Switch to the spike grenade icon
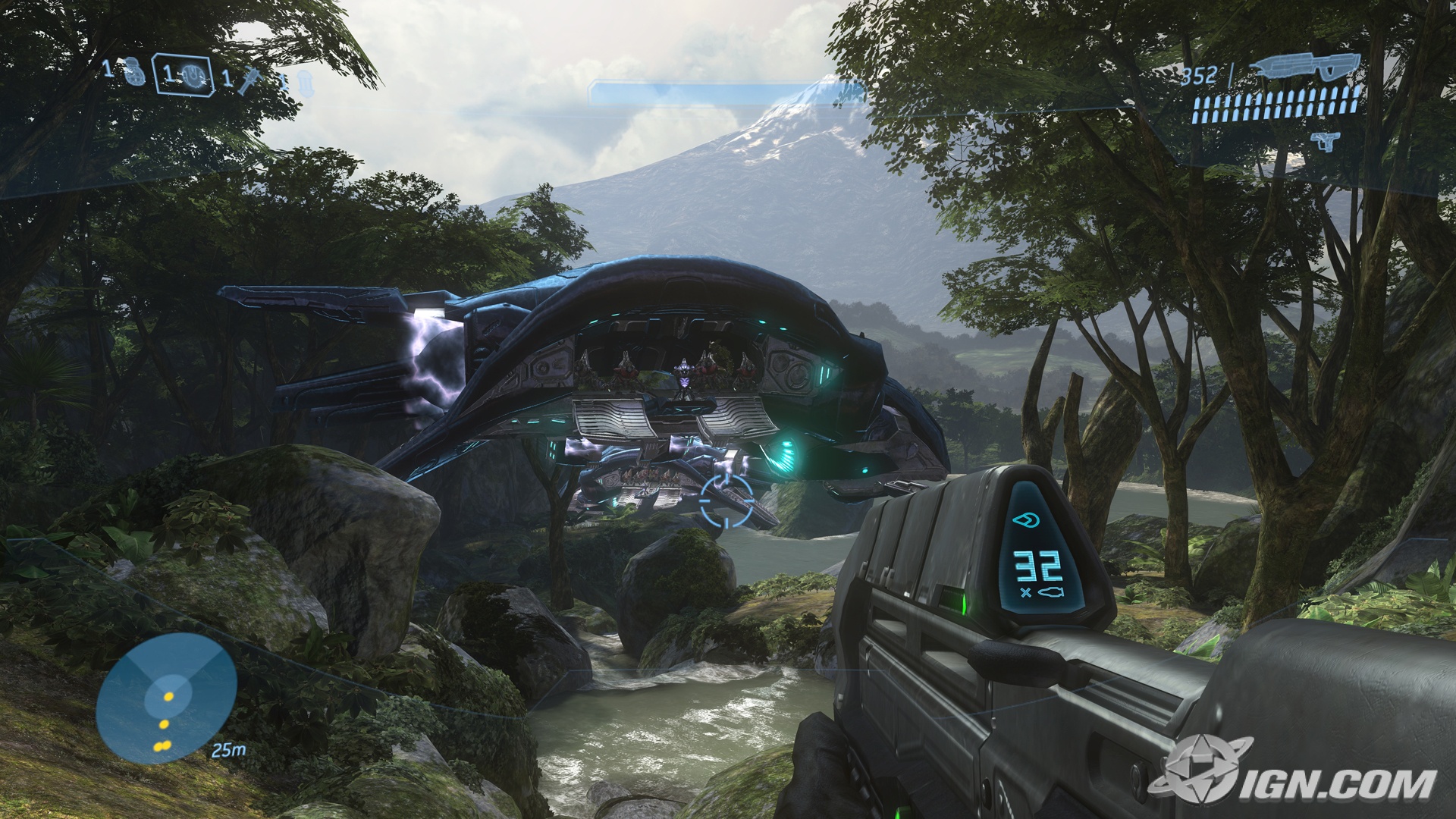Image resolution: width=1456 pixels, height=819 pixels. [x=246, y=79]
